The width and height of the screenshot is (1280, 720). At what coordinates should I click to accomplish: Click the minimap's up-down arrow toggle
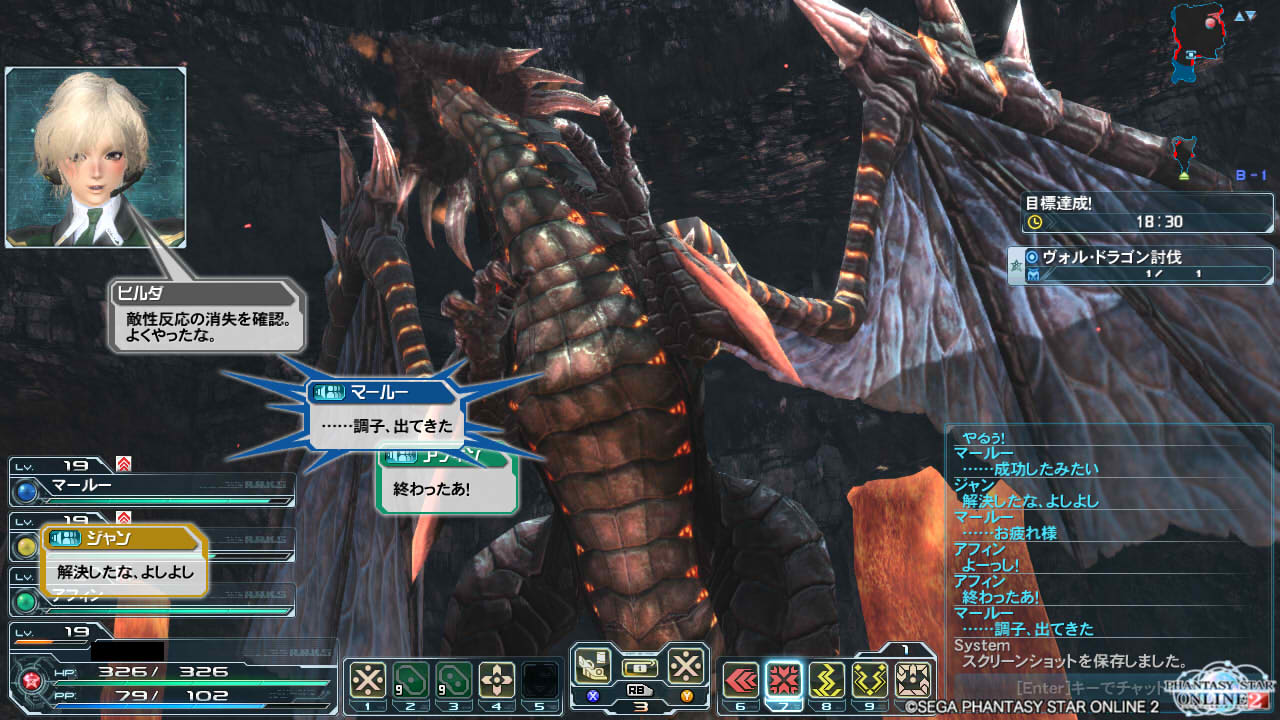click(1244, 16)
